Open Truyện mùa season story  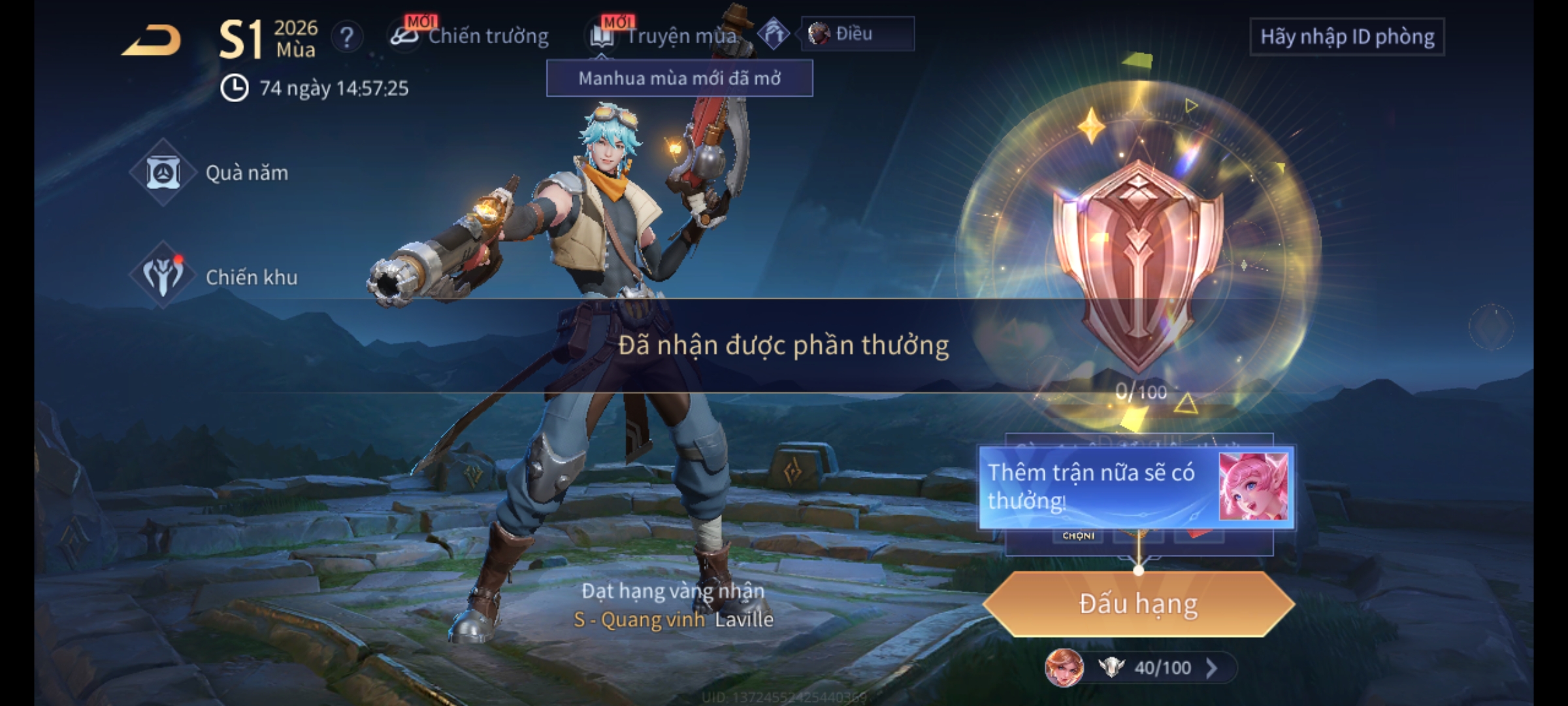(x=666, y=36)
